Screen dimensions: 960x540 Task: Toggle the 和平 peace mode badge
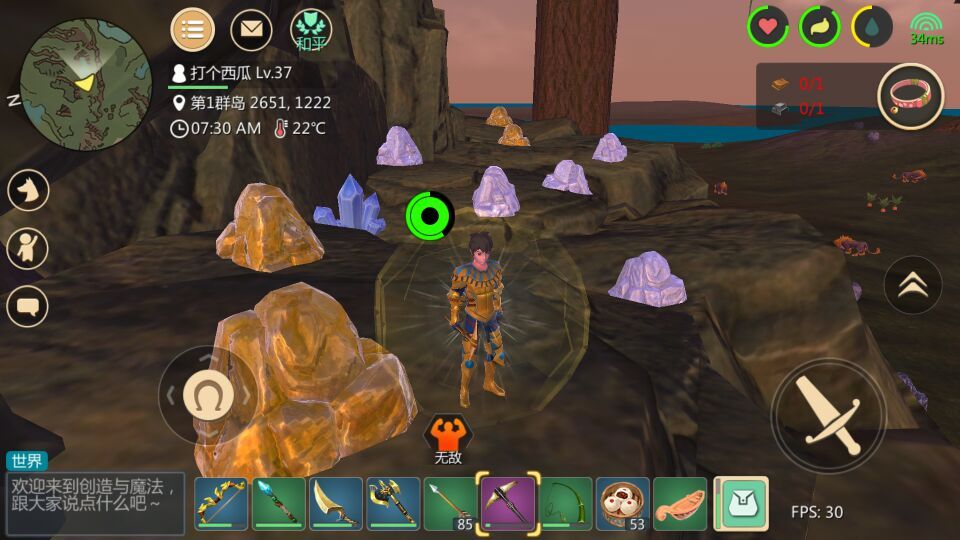[x=311, y=30]
